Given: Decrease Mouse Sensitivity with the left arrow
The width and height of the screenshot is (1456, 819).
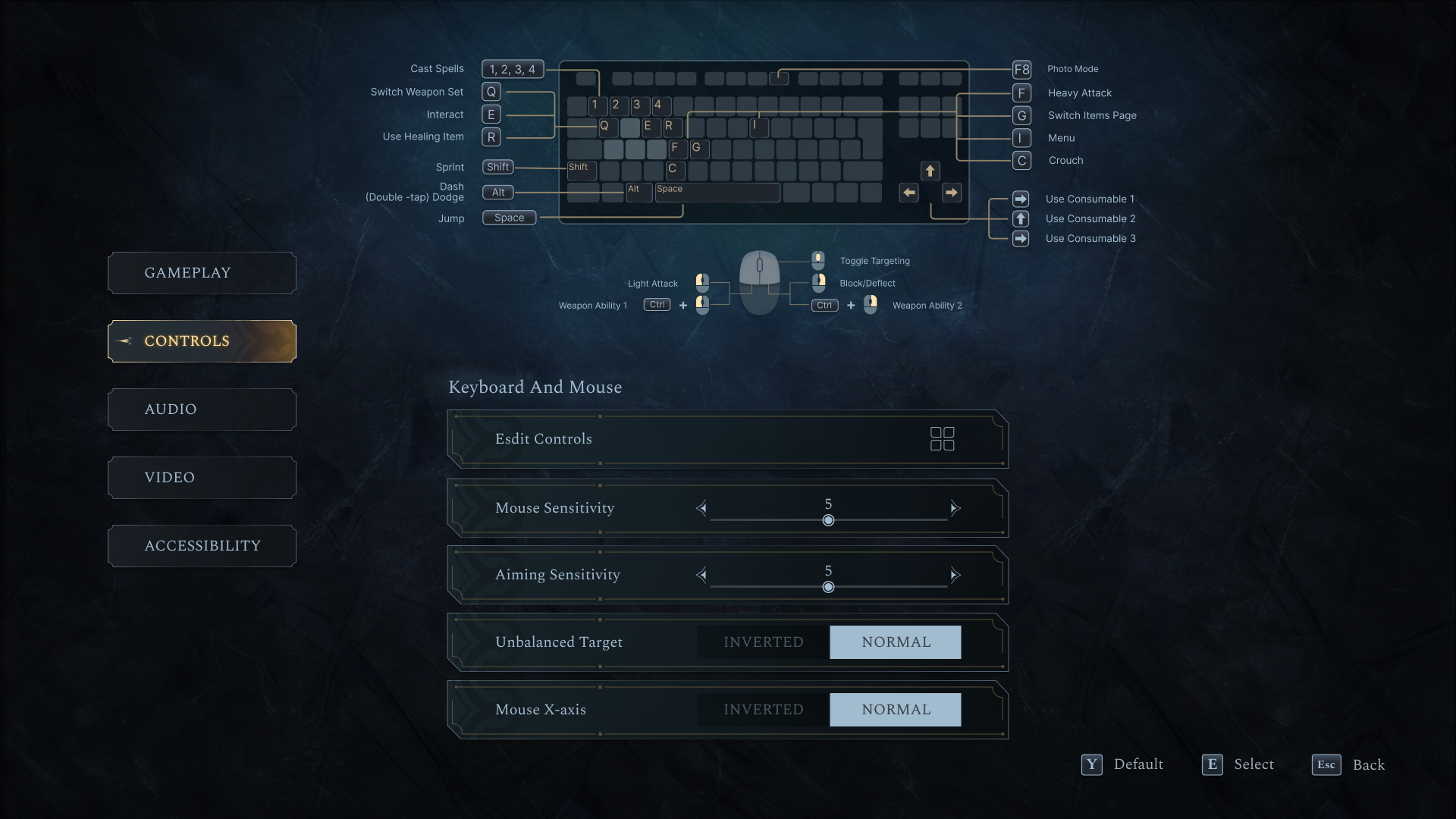Looking at the screenshot, I should (x=701, y=508).
